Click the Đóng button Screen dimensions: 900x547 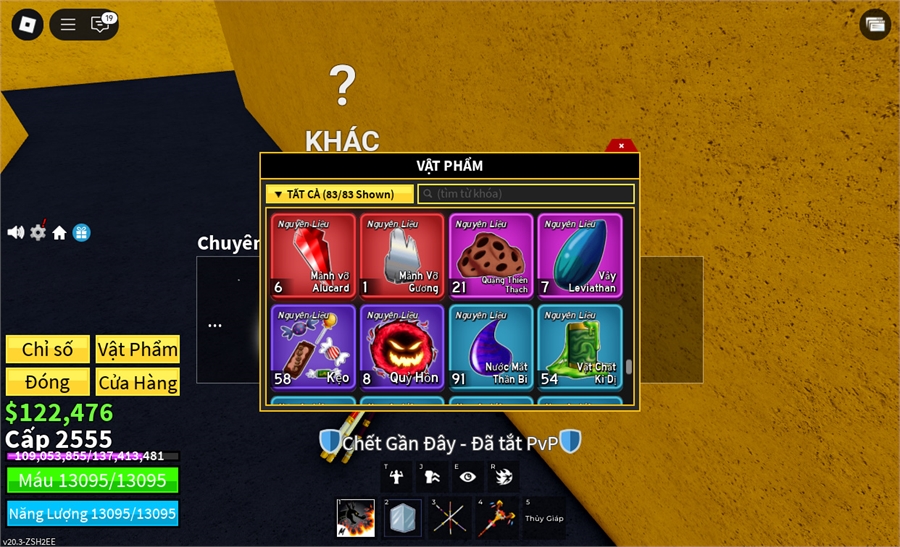click(48, 382)
